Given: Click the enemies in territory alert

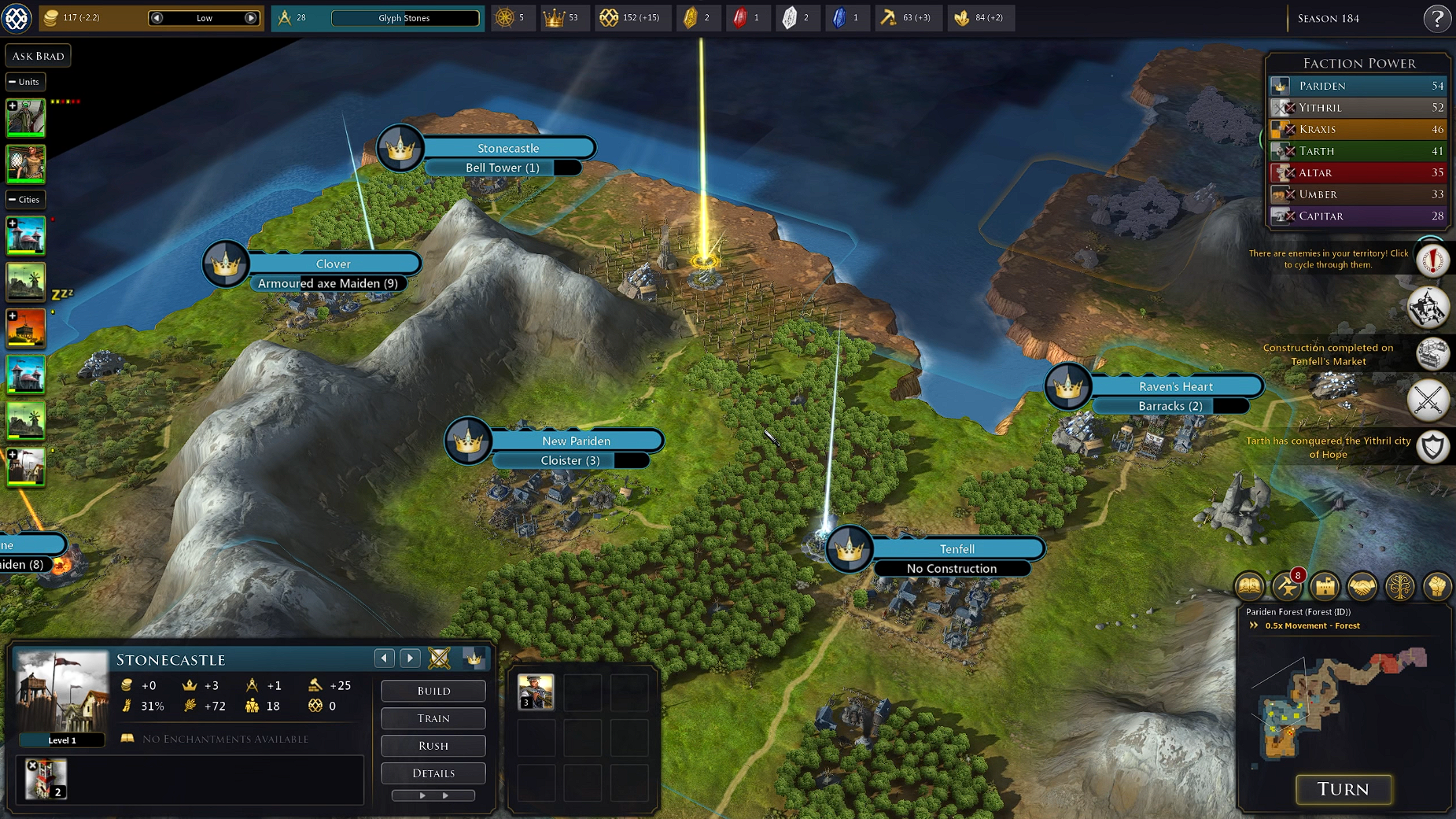Looking at the screenshot, I should (x=1432, y=260).
